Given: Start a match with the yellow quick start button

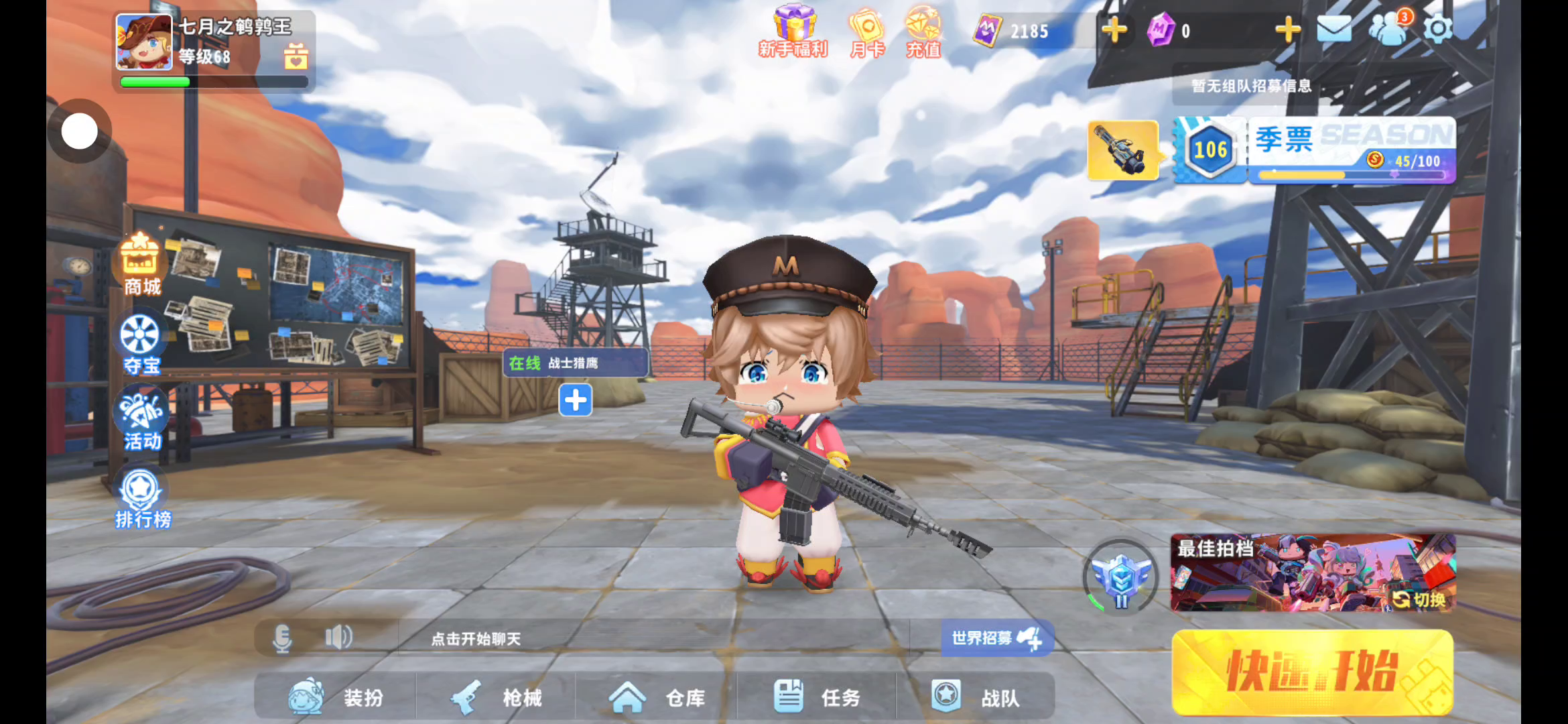Looking at the screenshot, I should 1312,672.
